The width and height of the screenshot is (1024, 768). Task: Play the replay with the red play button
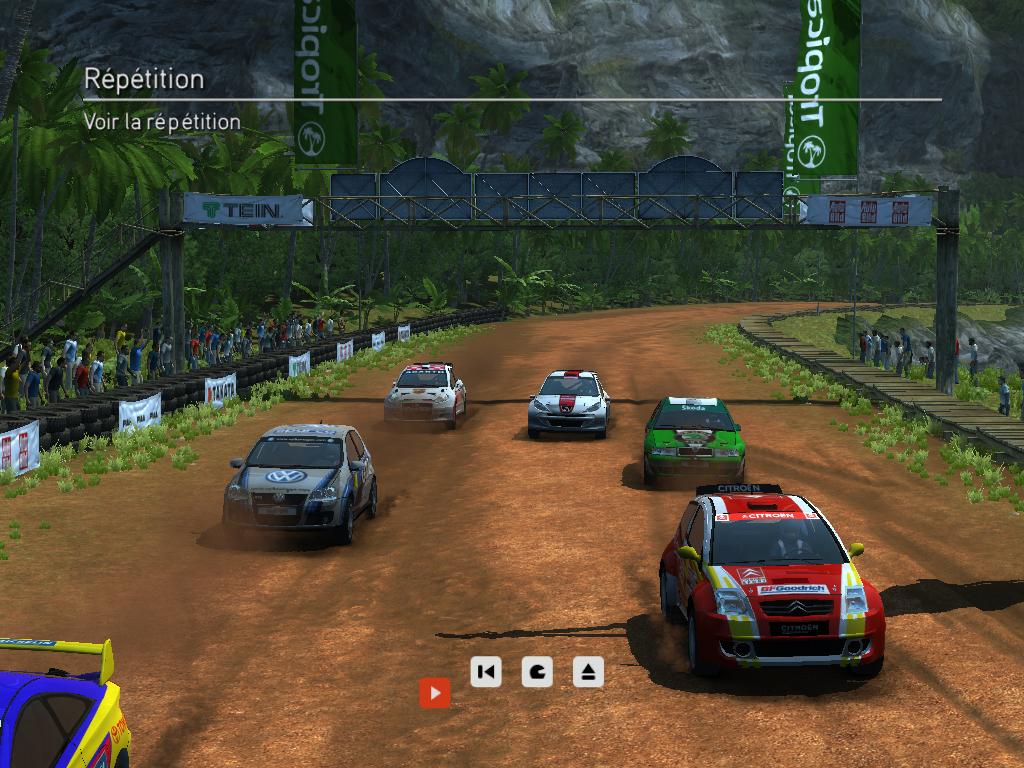[x=434, y=692]
